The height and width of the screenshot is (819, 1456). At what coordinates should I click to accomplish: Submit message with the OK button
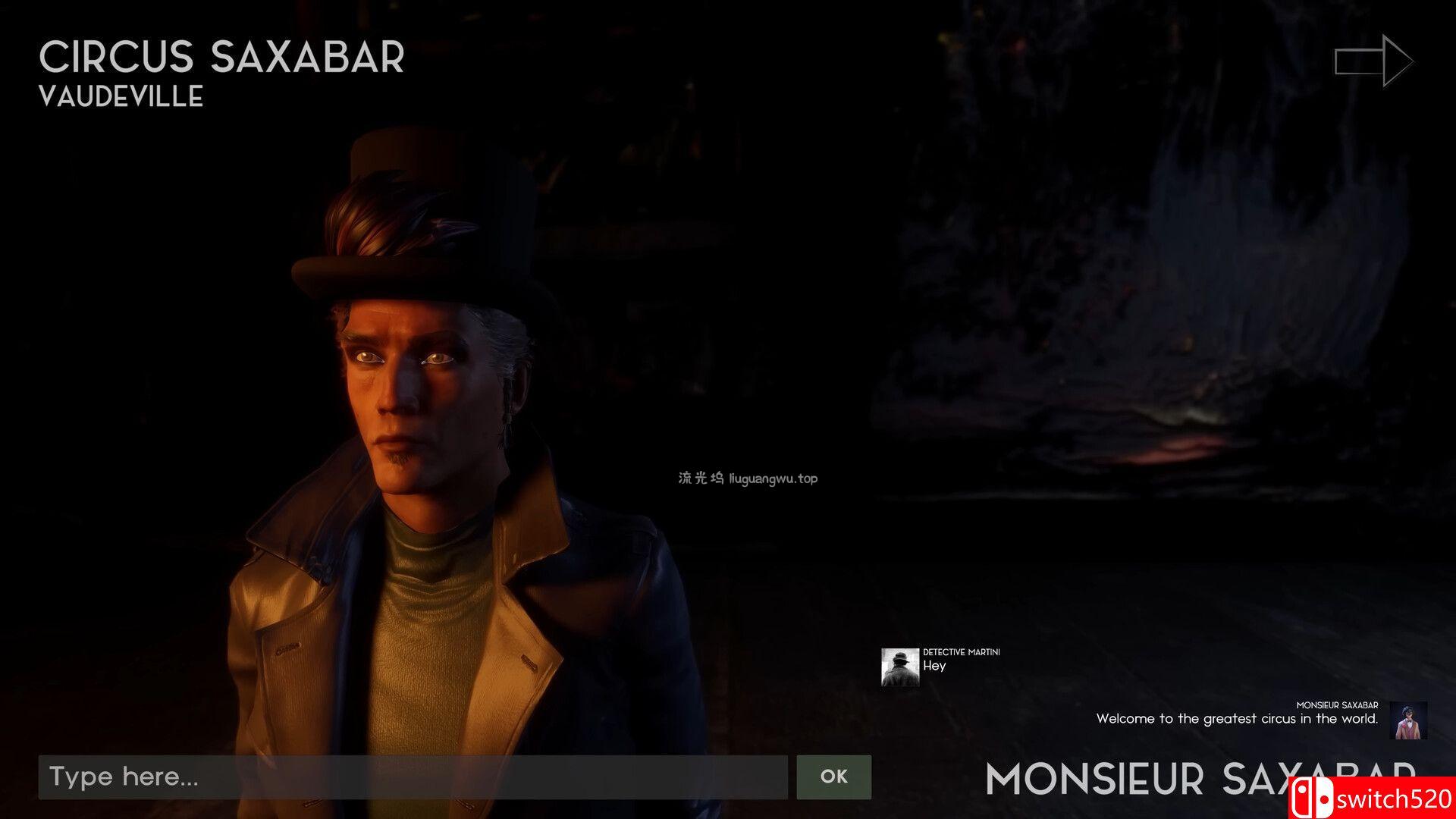pos(833,777)
